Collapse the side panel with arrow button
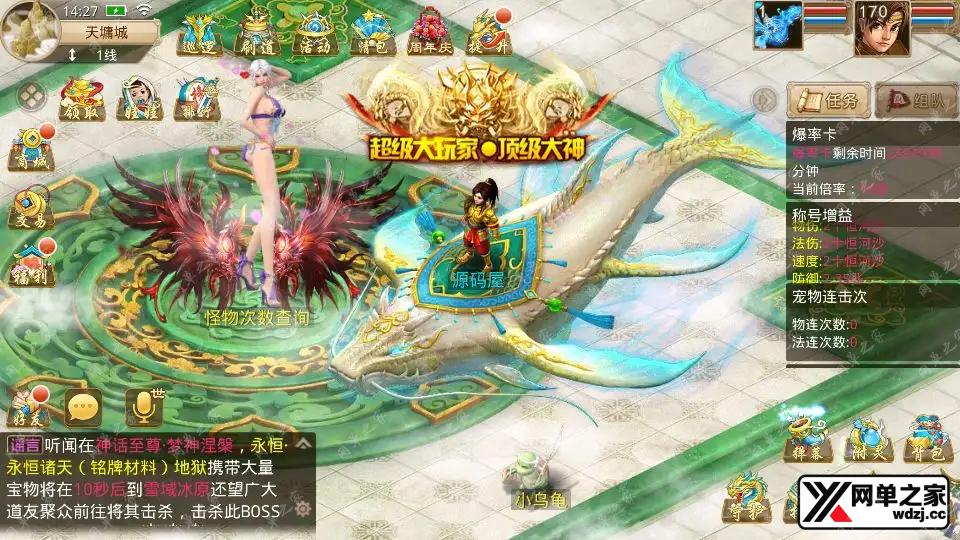Viewport: 960px width, 540px height. 765,100
